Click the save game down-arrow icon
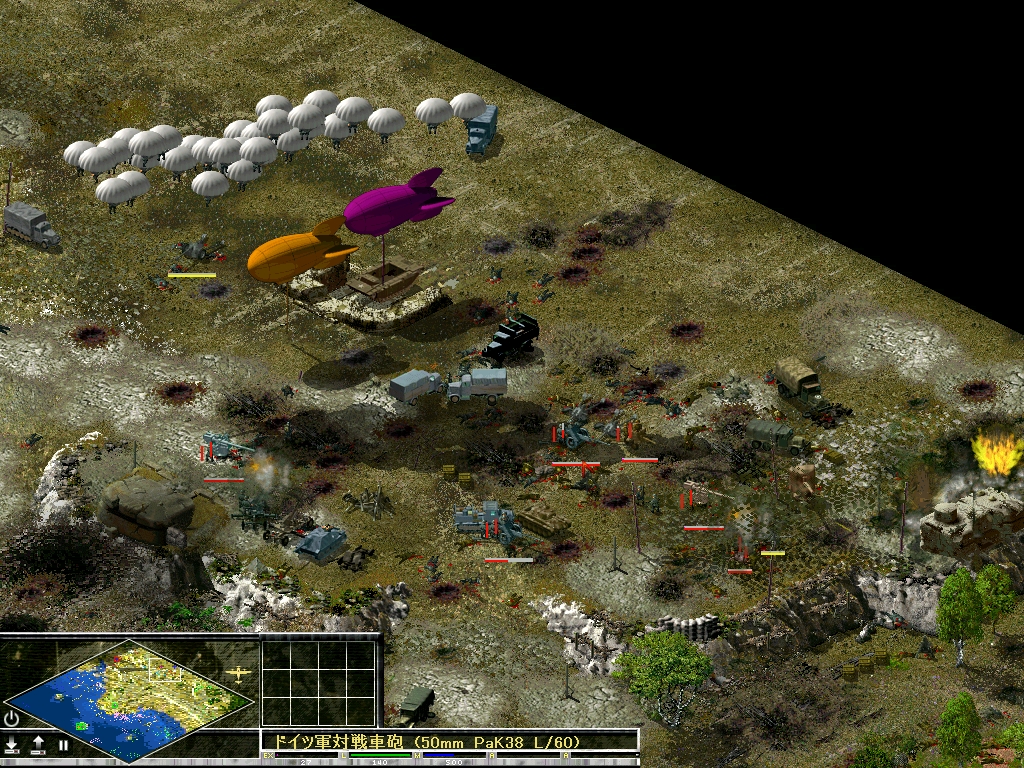Viewport: 1024px width, 768px height. coord(12,745)
